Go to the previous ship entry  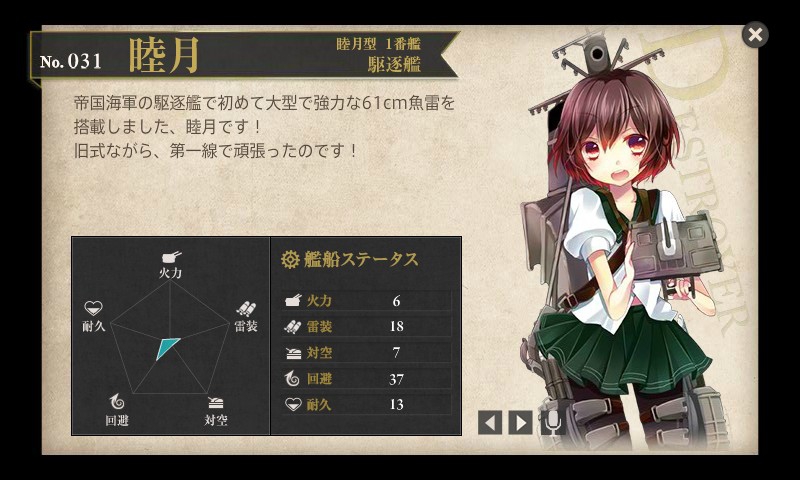[490, 422]
